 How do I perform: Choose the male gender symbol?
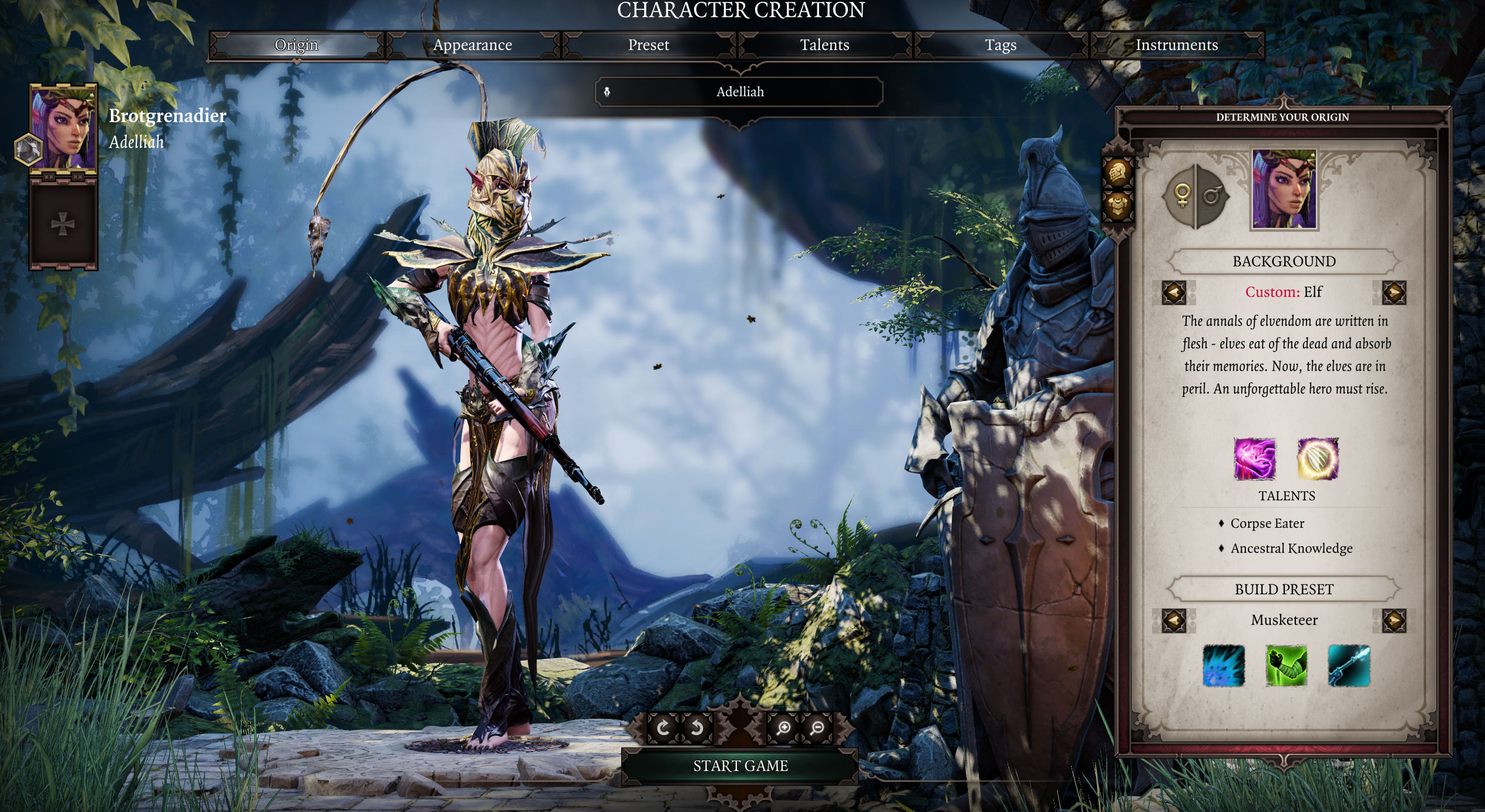(1212, 196)
